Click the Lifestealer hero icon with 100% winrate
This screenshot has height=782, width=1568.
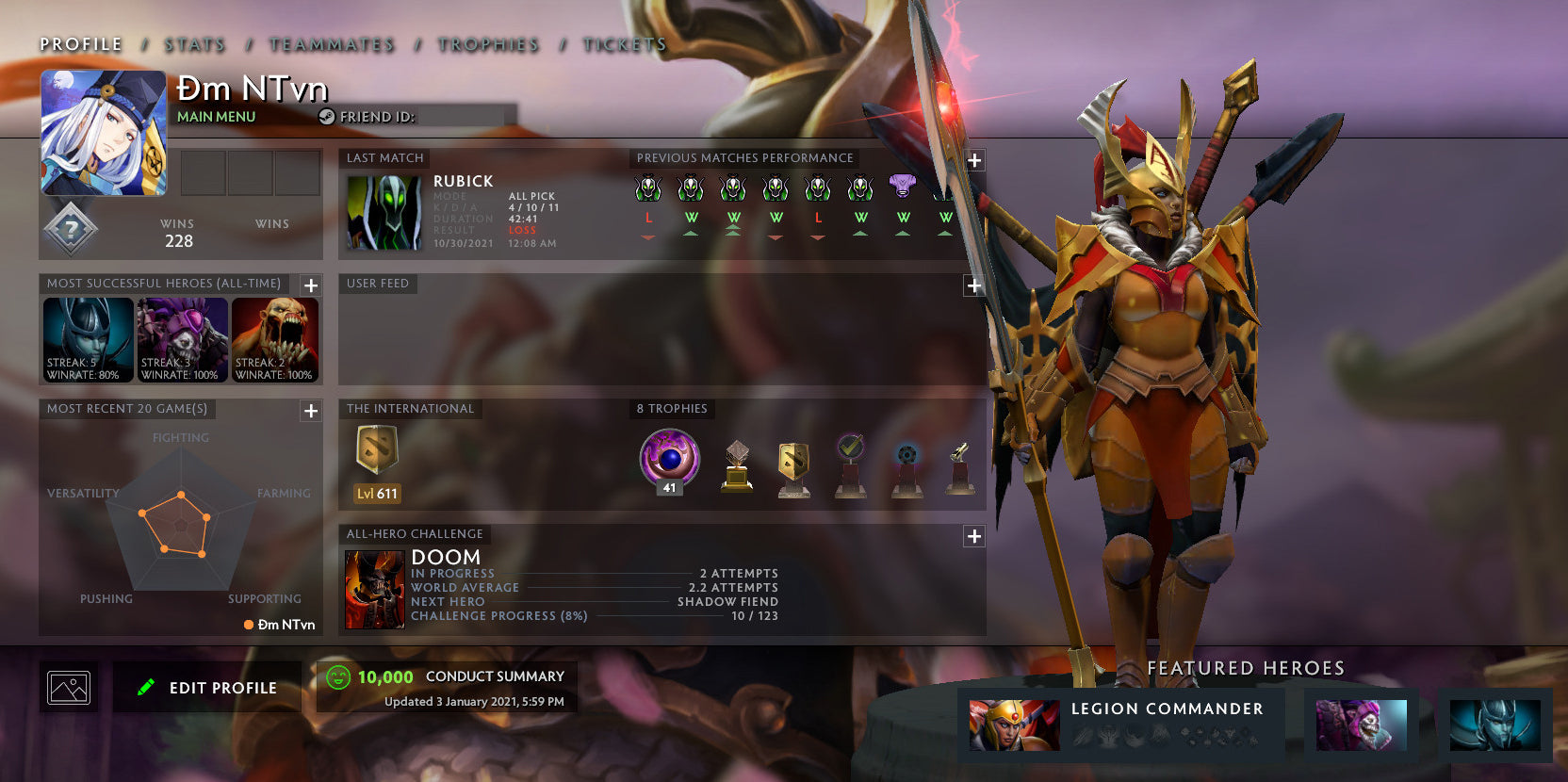click(x=273, y=339)
